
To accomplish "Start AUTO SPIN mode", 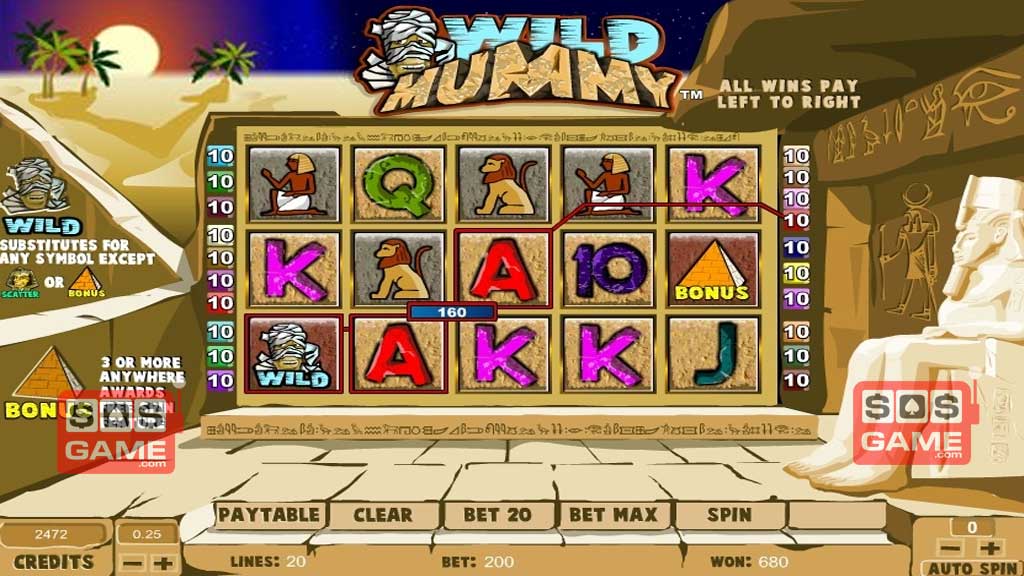I will 971,567.
